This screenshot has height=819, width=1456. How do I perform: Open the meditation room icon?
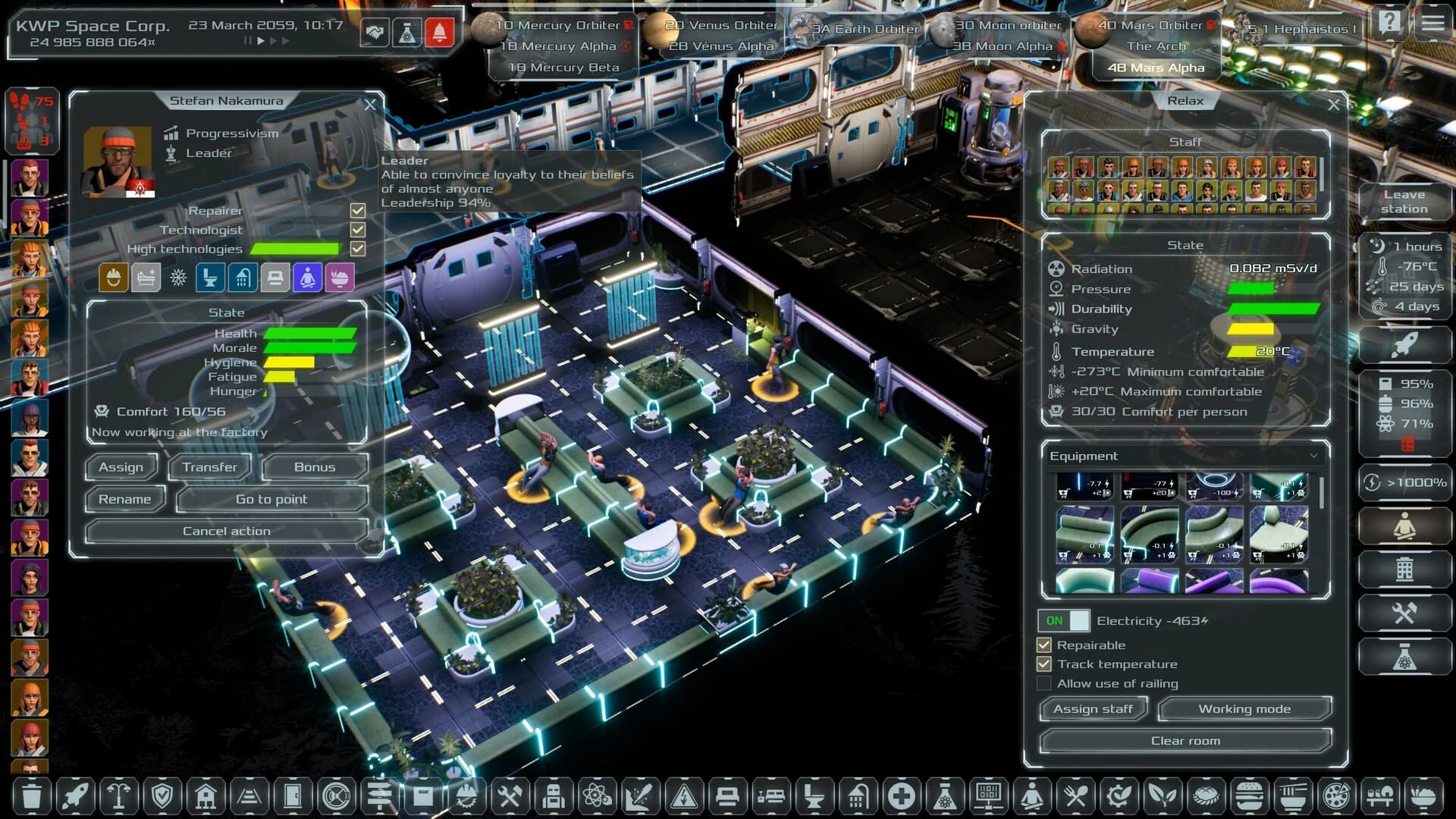[1031, 796]
